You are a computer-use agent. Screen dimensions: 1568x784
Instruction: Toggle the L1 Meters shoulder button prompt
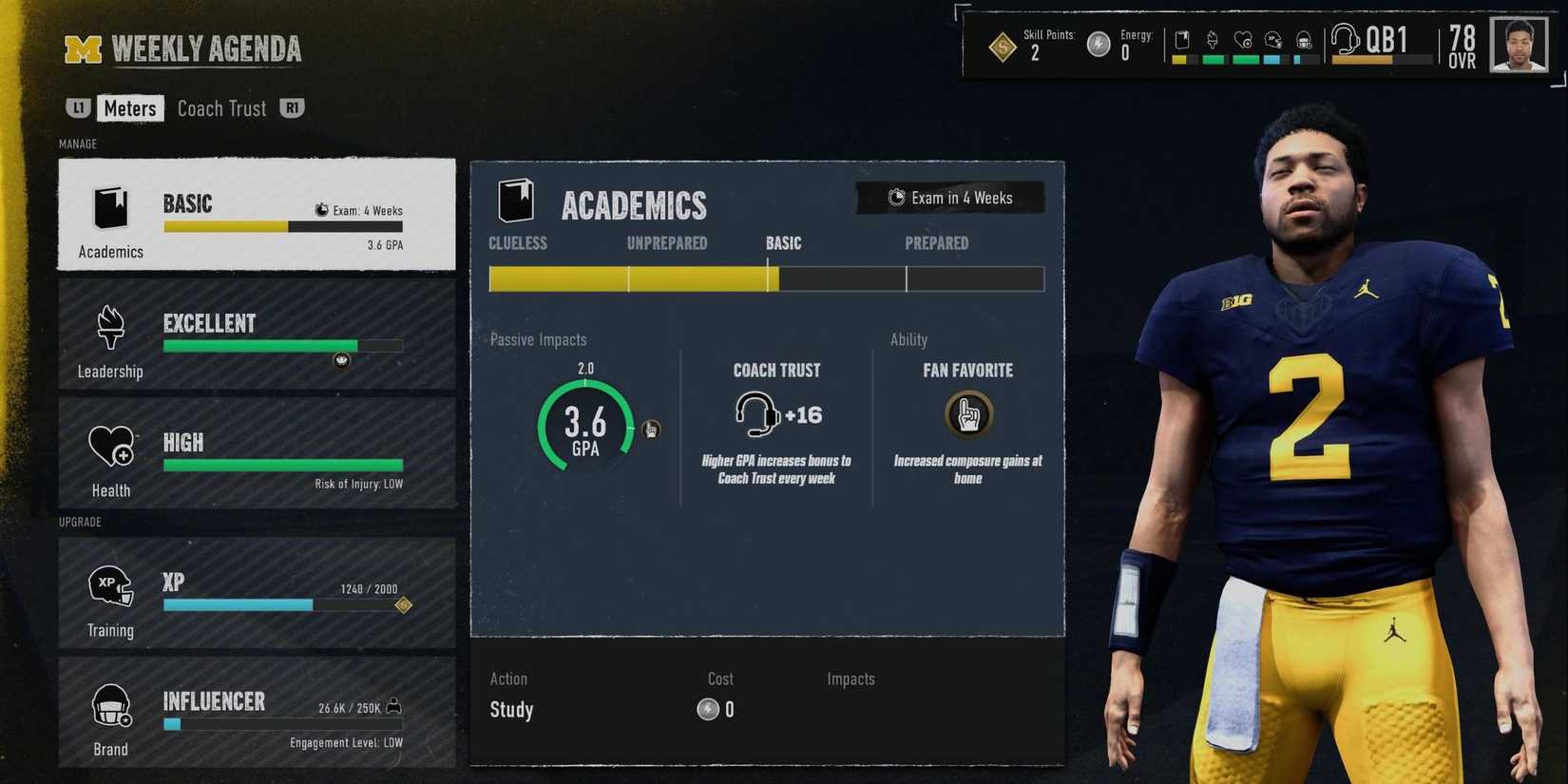(77, 107)
